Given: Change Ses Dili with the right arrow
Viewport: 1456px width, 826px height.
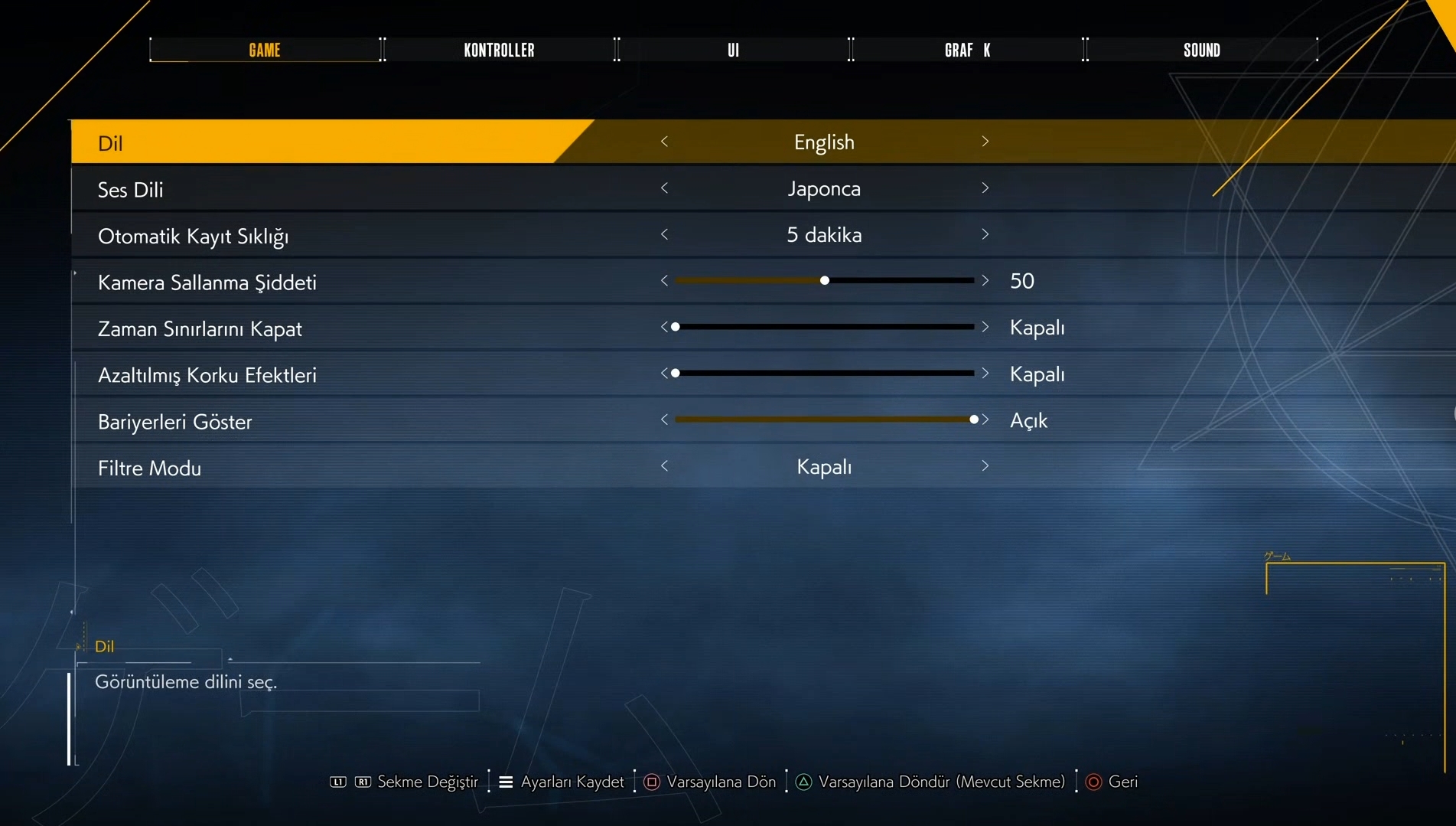Looking at the screenshot, I should [985, 188].
